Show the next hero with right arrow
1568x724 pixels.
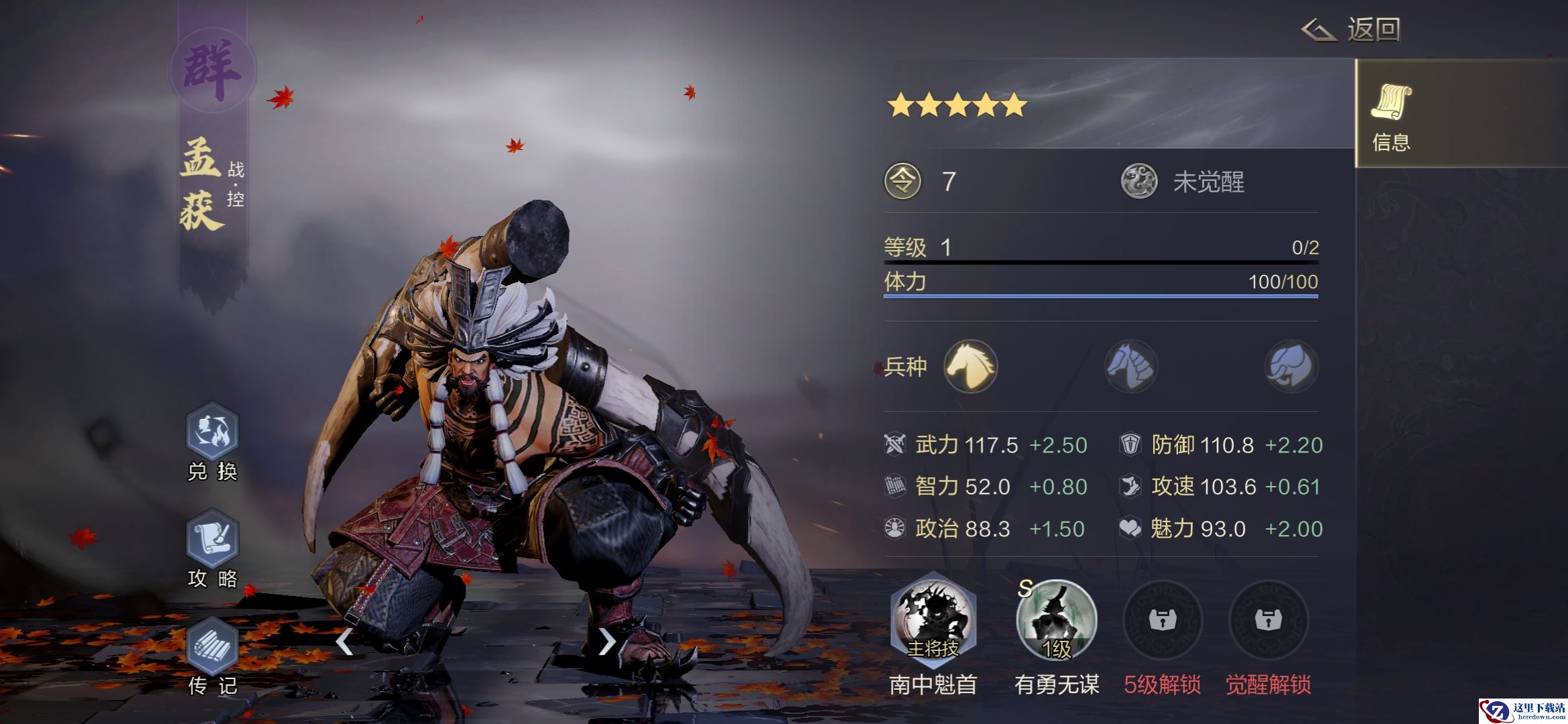(x=606, y=642)
